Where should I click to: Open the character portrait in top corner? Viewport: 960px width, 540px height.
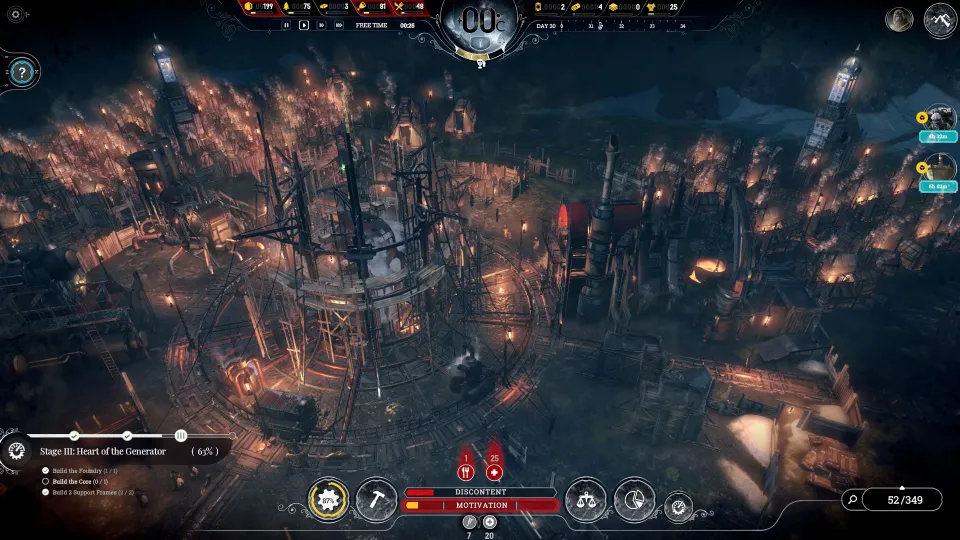[x=900, y=20]
